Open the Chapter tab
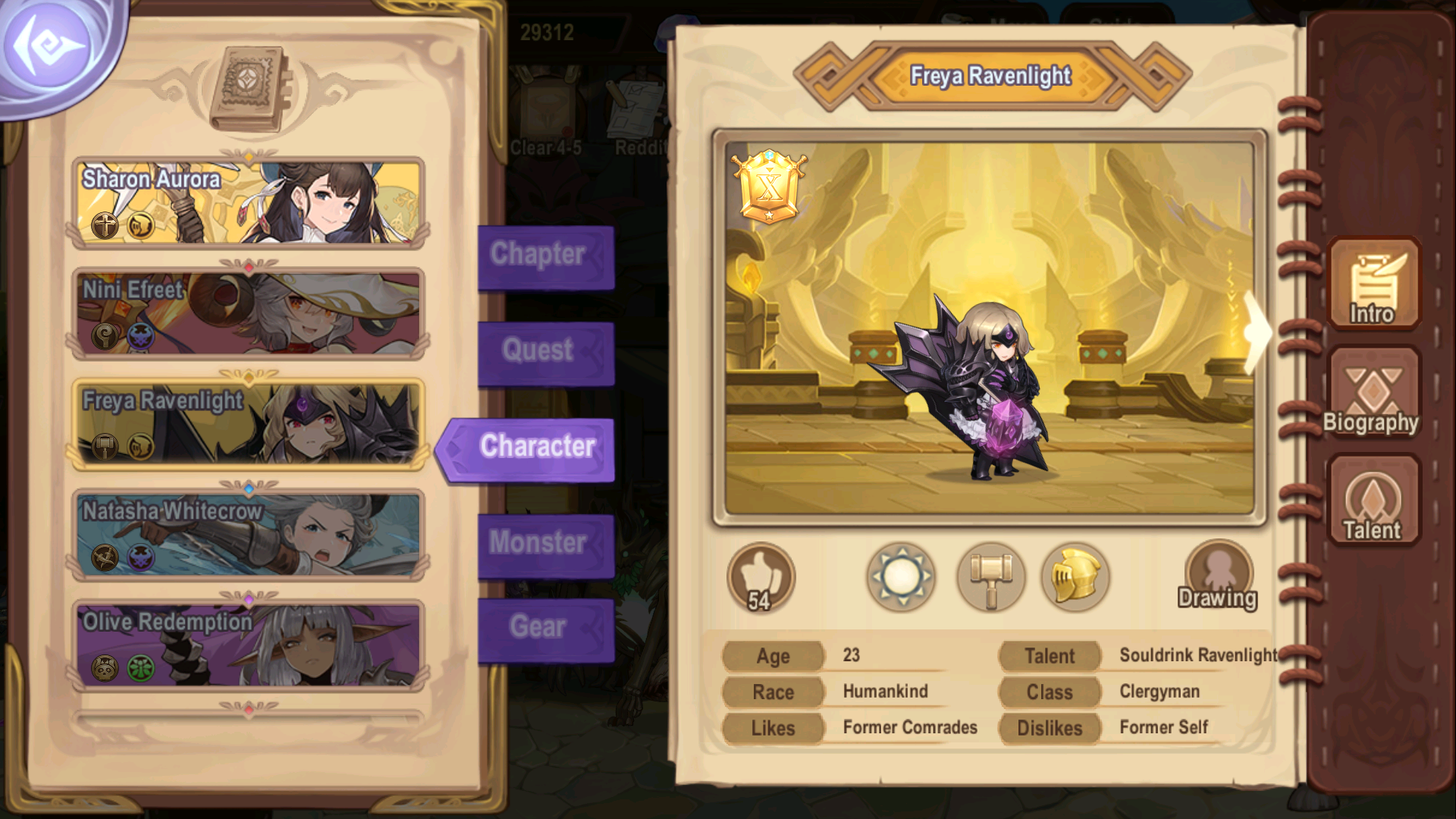This screenshot has width=1456, height=819. (x=540, y=255)
